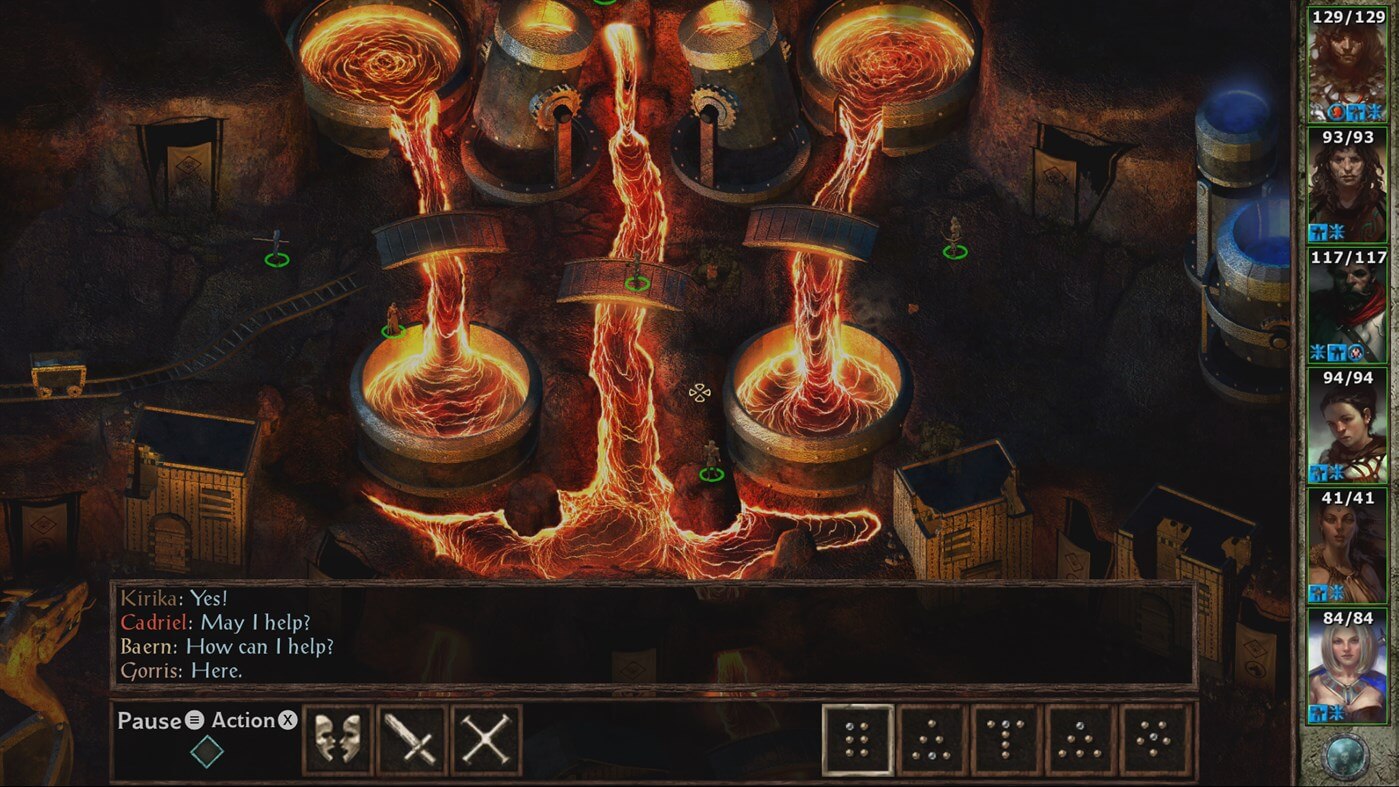Viewport: 1399px width, 787px height.
Task: Choose the sword attack action
Action: click(412, 740)
